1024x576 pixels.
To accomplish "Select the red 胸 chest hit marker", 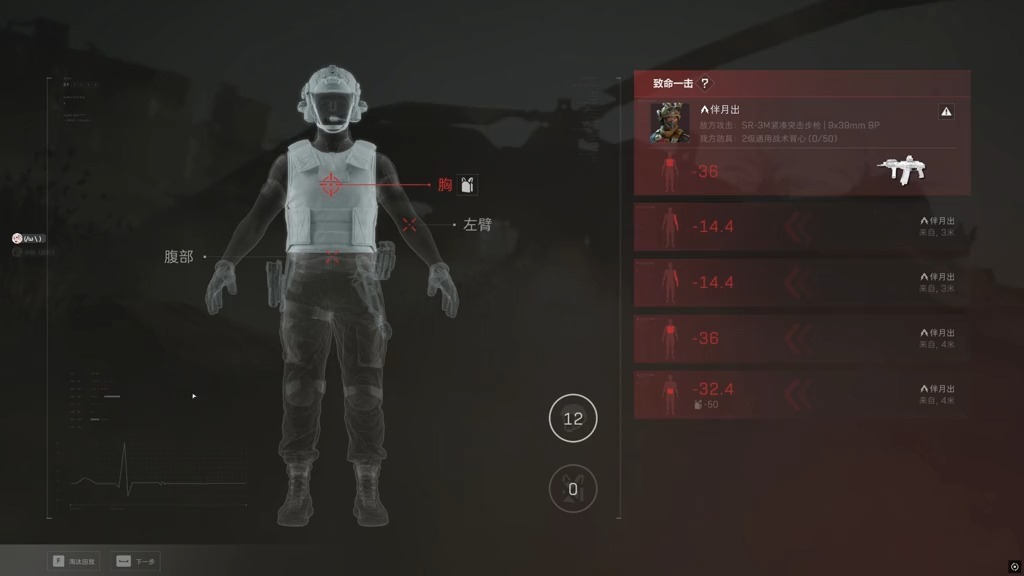I will pos(331,185).
